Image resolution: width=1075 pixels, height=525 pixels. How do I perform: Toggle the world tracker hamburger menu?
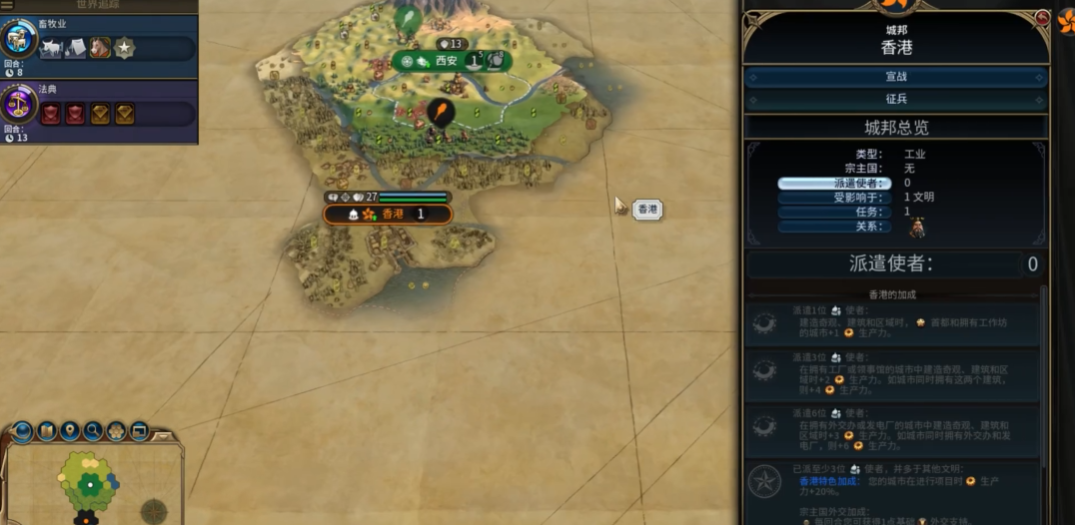point(7,5)
